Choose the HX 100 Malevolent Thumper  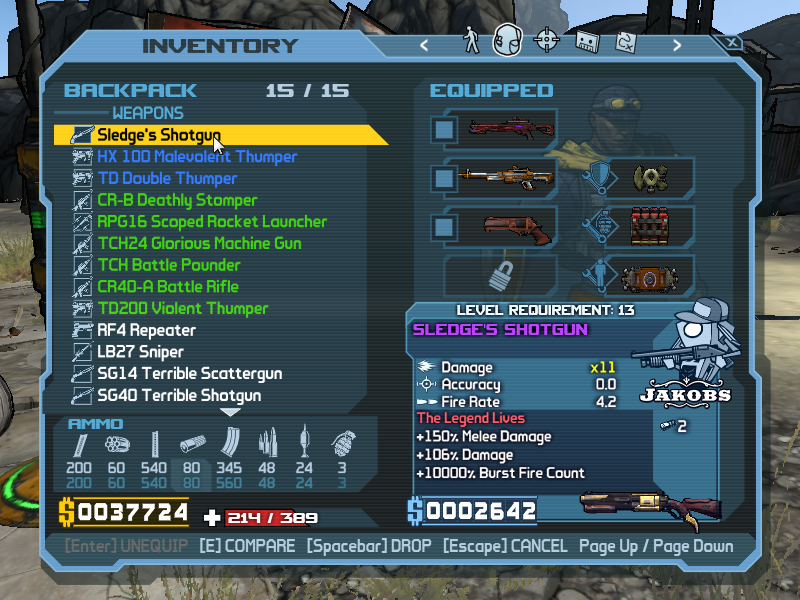(196, 157)
